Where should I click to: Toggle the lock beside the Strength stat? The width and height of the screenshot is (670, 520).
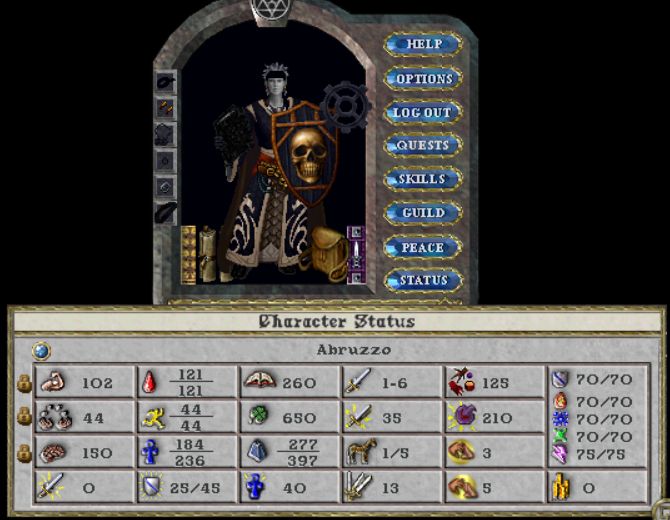click(x=23, y=382)
